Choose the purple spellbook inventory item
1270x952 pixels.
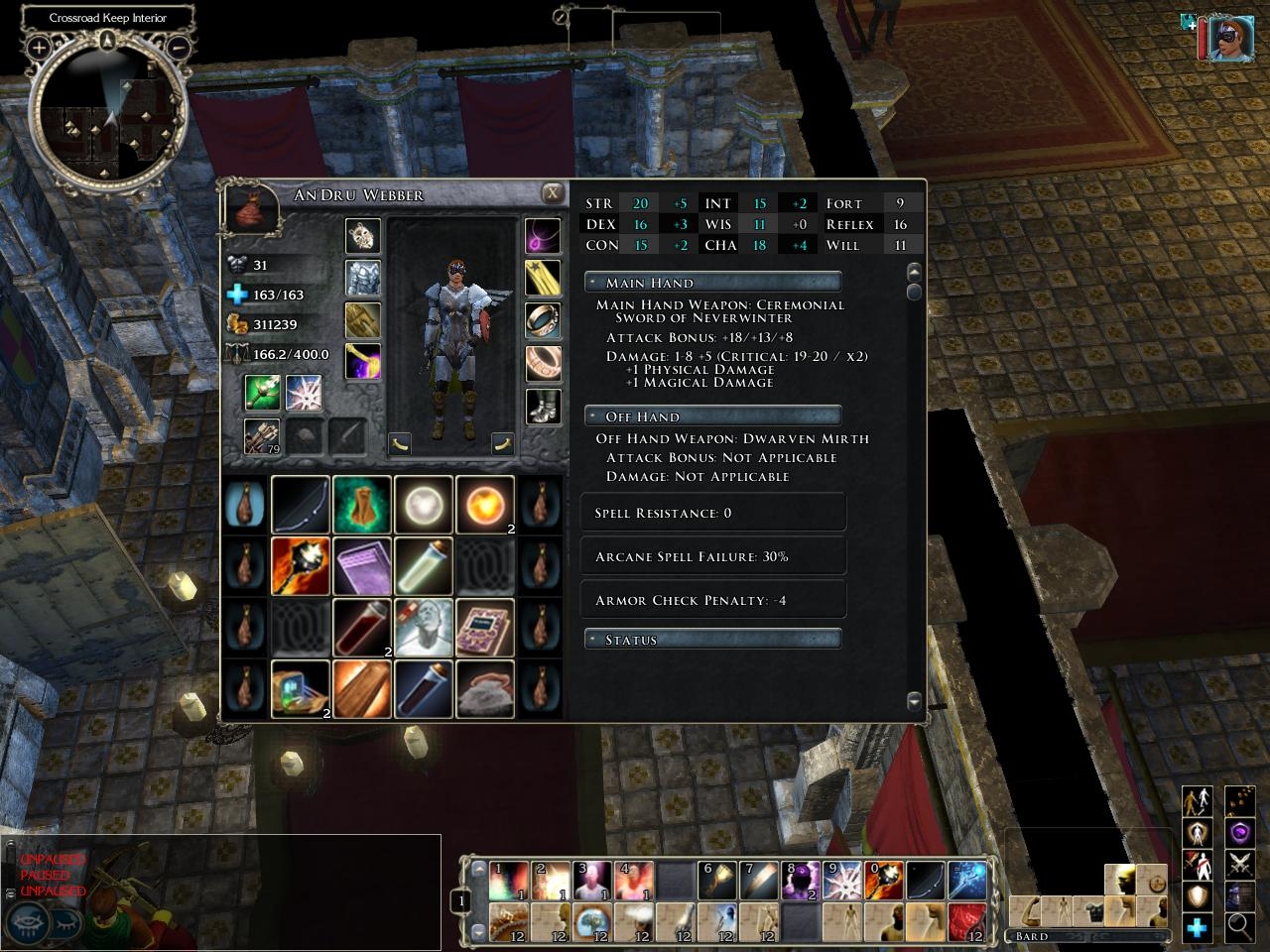click(362, 566)
